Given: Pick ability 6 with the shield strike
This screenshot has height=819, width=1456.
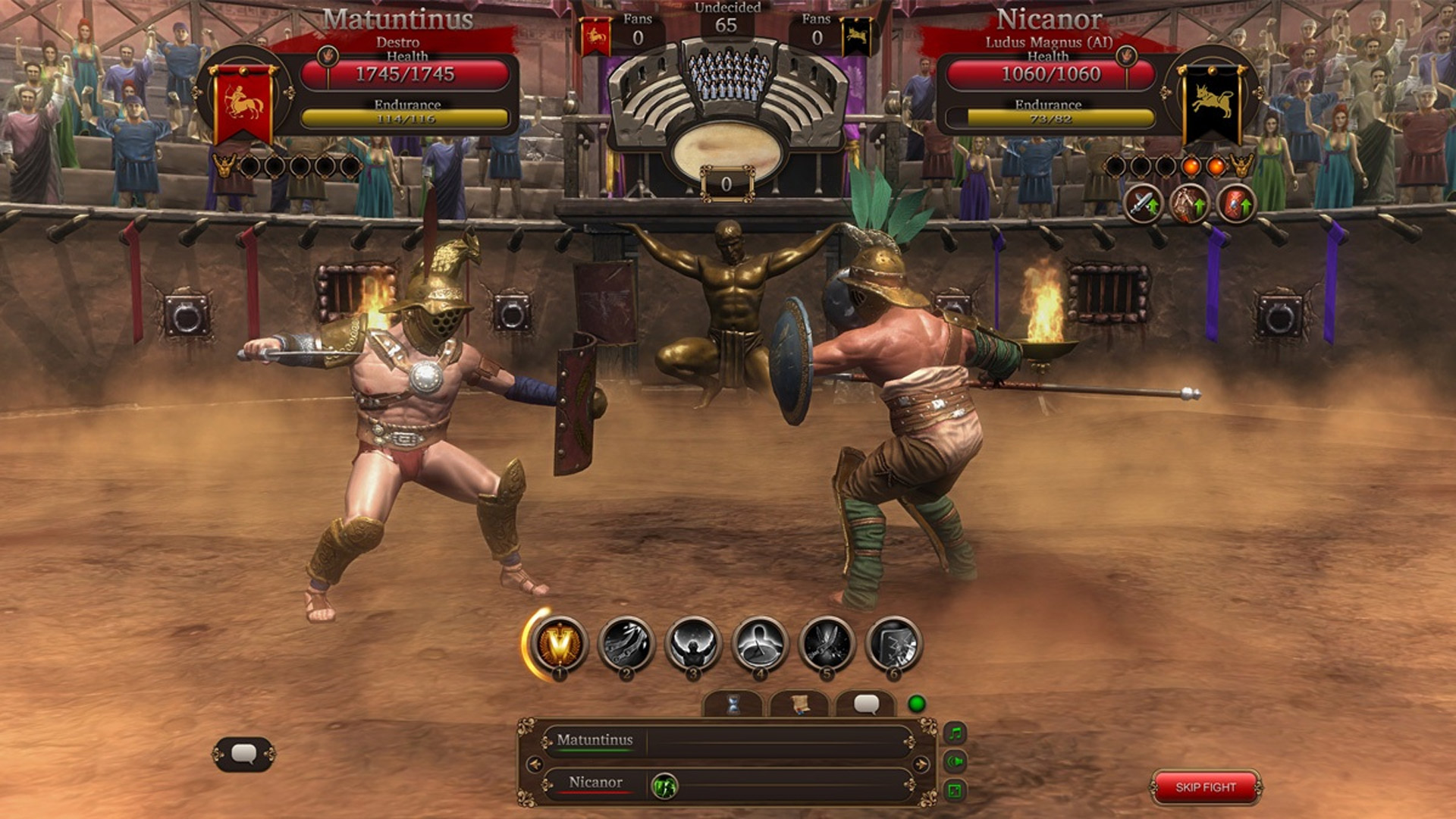Looking at the screenshot, I should pos(893,644).
